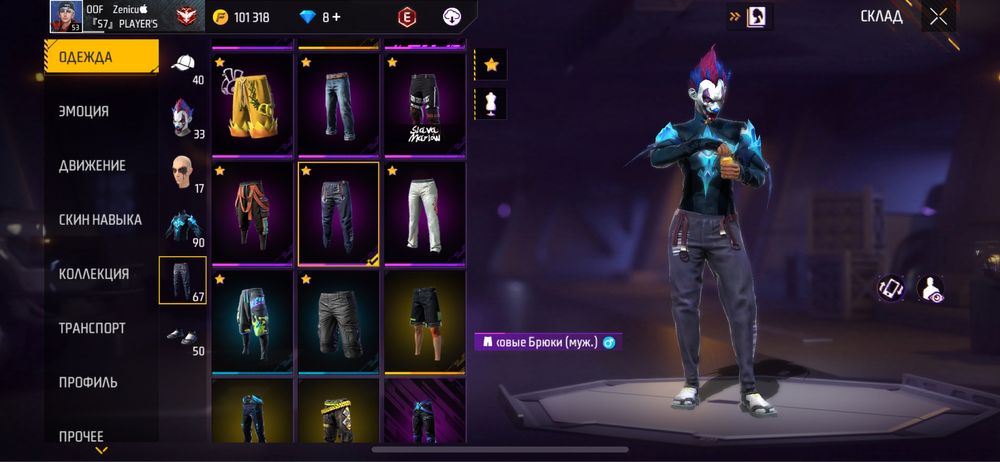Toggle the character visibility eye icon
The image size is (1000, 462).
click(931, 289)
